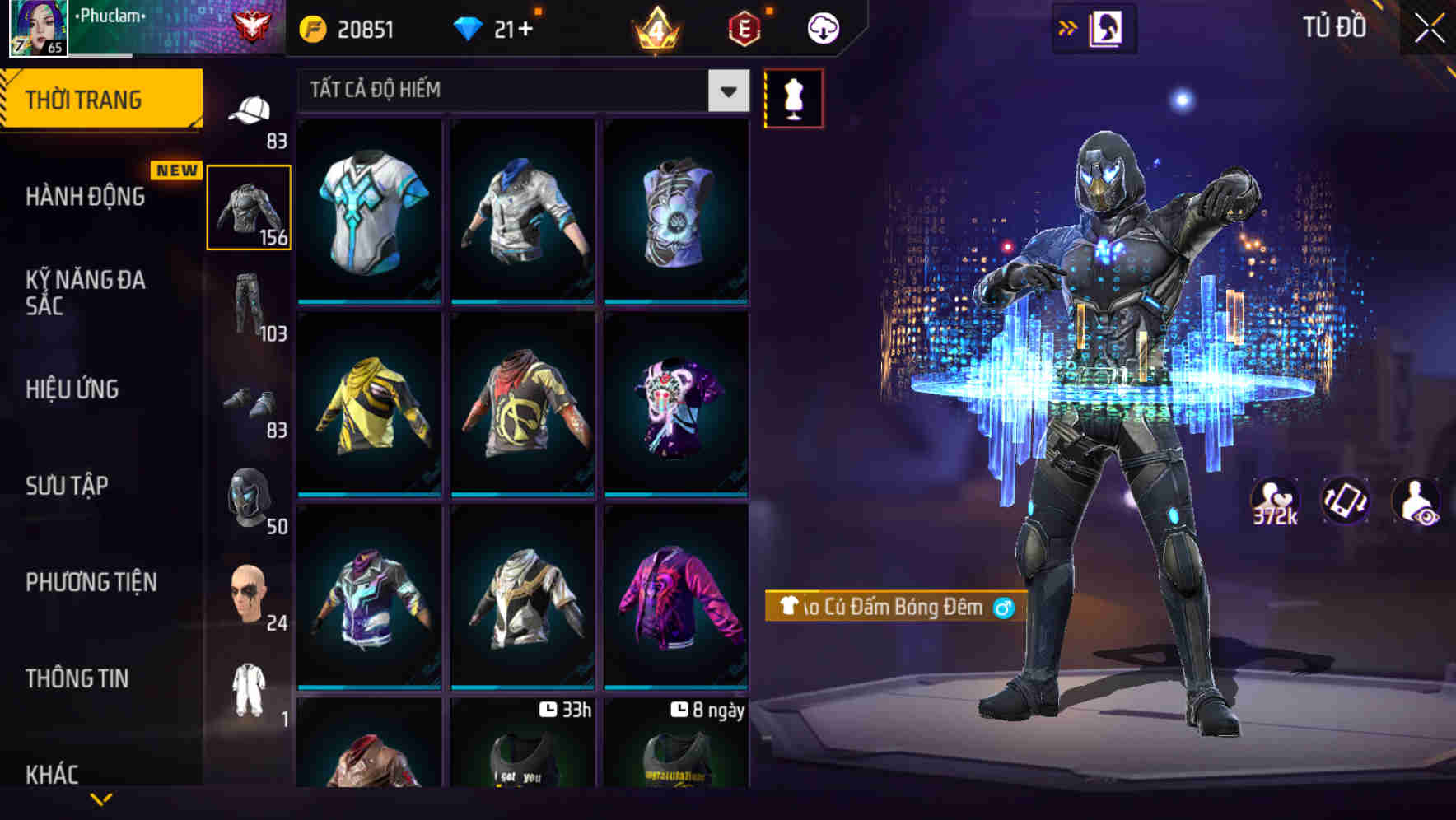1456x820 pixels.
Task: Click the male gender symbol on item banner
Action: tap(1005, 608)
